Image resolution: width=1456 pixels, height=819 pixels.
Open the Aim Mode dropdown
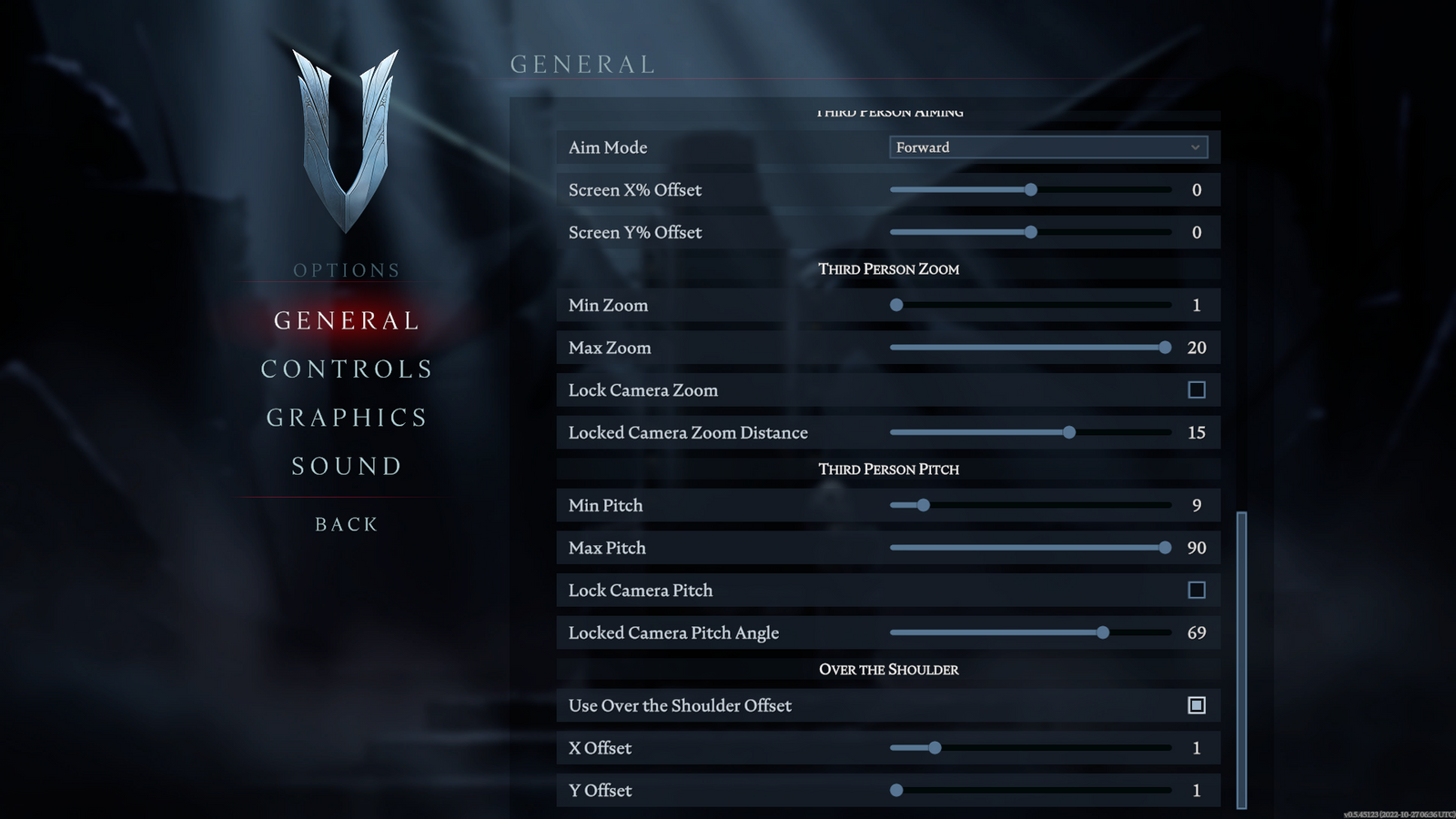click(x=1048, y=147)
